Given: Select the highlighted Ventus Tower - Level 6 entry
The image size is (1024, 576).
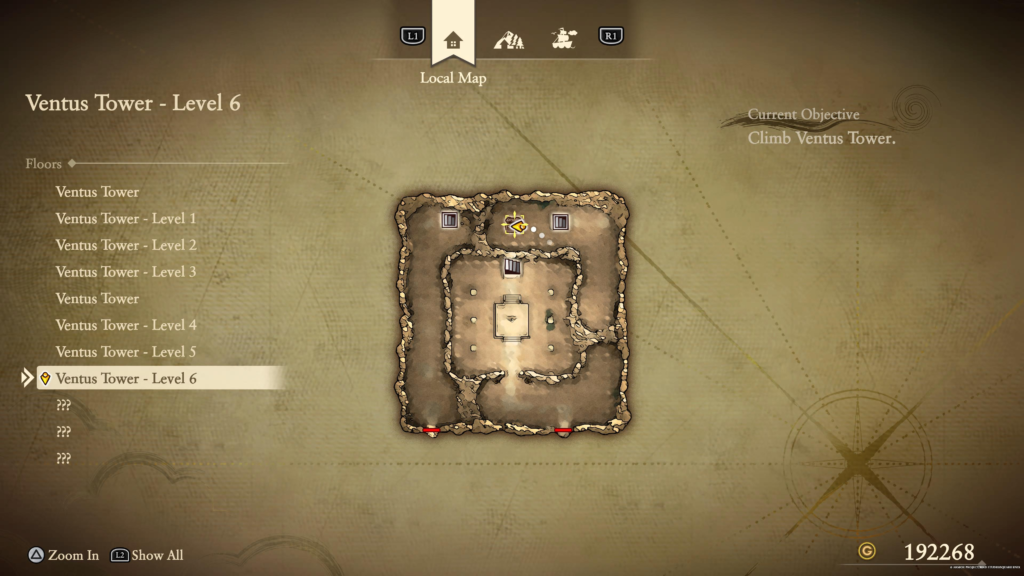Looking at the screenshot, I should click(x=126, y=379).
